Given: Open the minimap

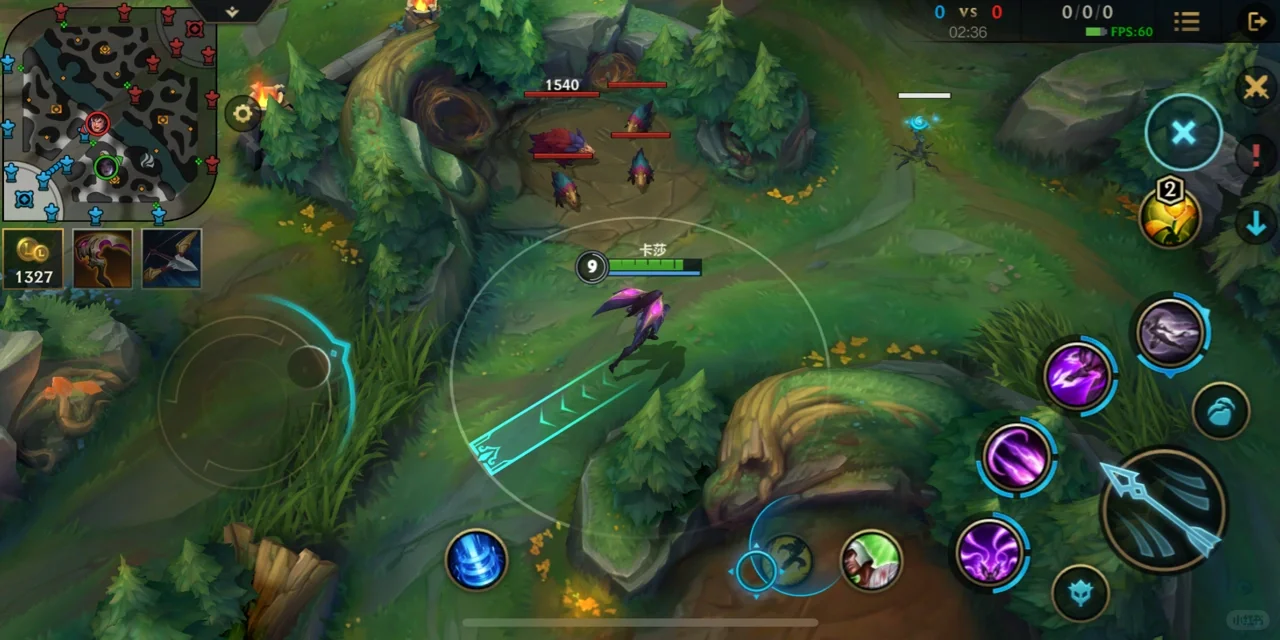Looking at the screenshot, I should (x=108, y=110).
